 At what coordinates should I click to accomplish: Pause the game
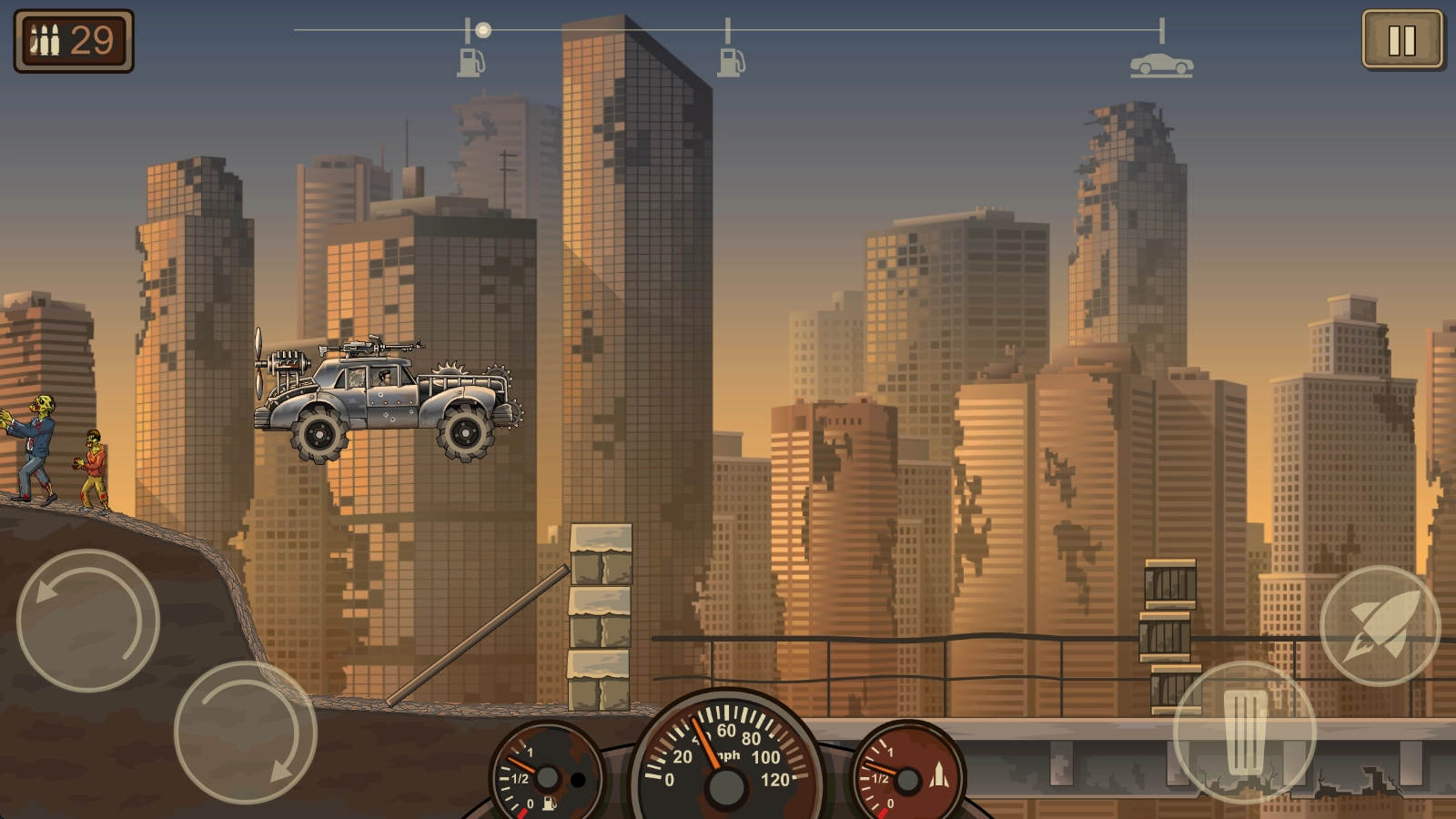coord(1401,40)
